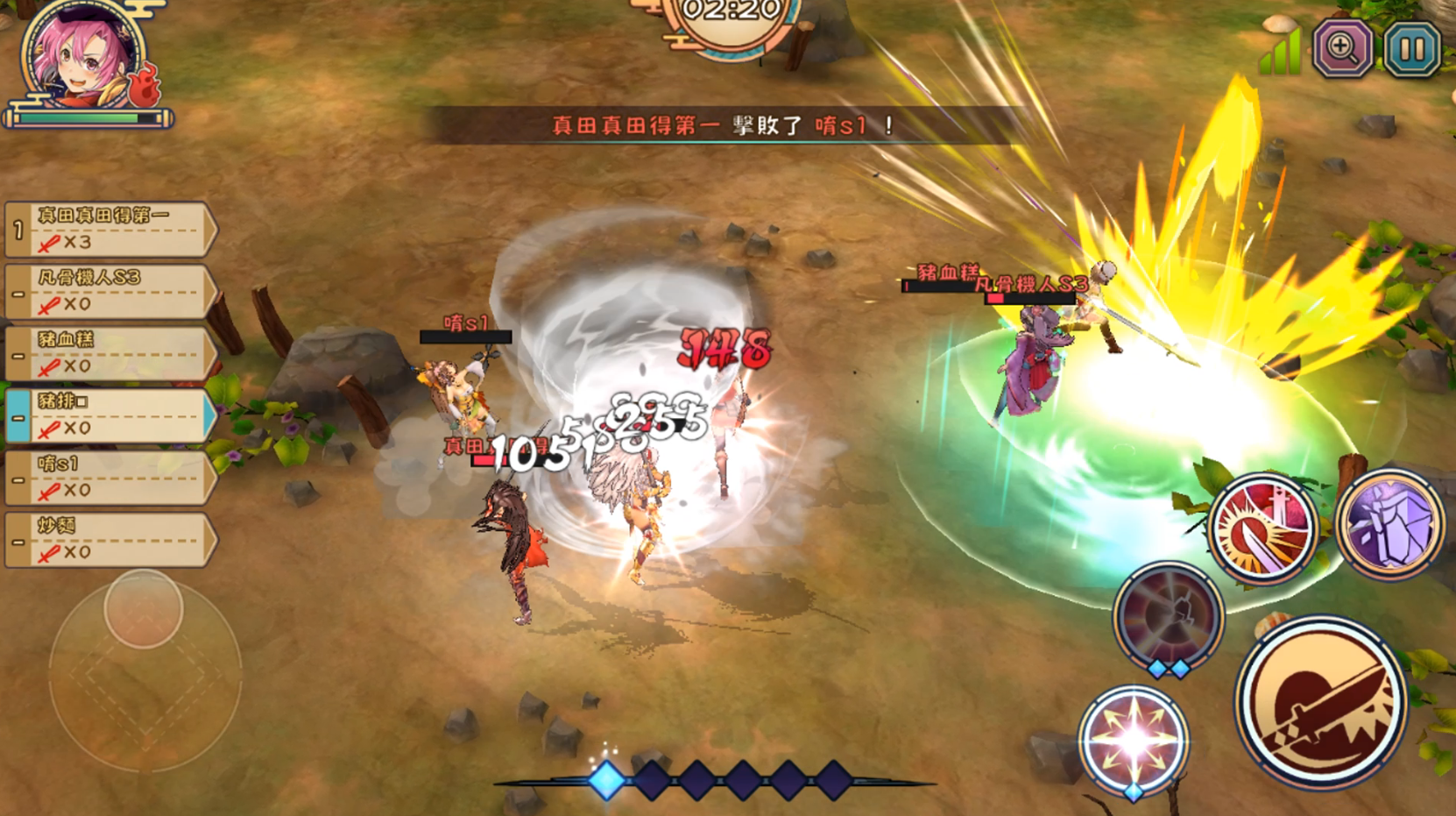
Task: Activate the dark cooldown skill icon
Action: 1168,616
